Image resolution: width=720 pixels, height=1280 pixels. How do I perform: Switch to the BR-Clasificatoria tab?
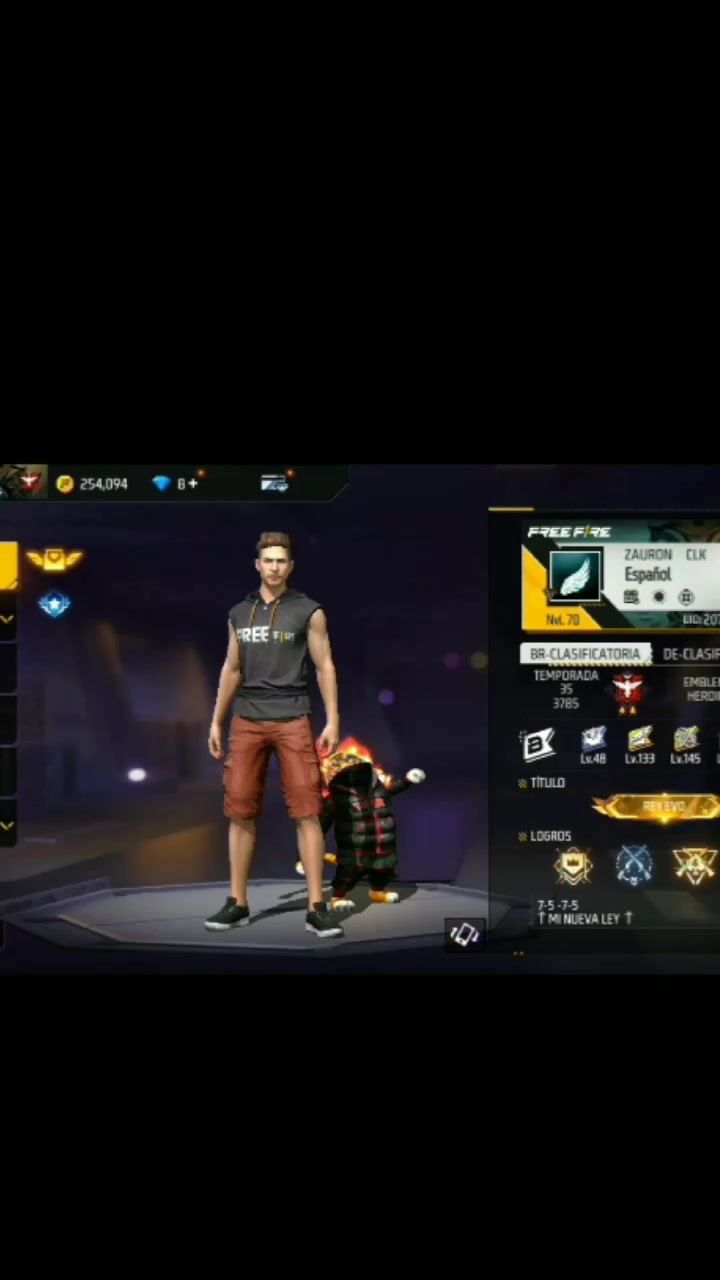click(x=585, y=654)
